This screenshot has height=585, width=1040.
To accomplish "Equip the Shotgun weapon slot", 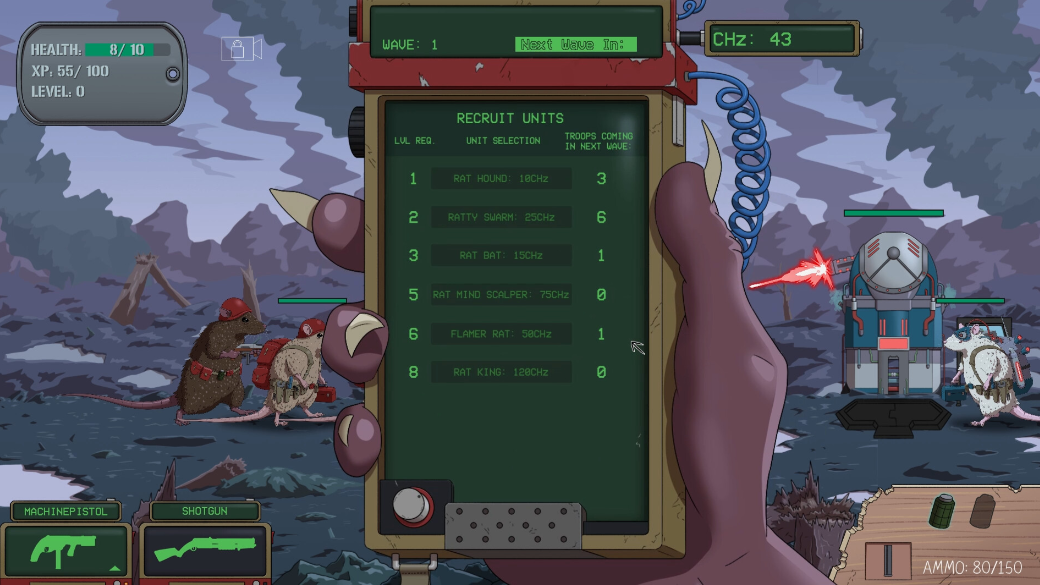I will click(204, 549).
